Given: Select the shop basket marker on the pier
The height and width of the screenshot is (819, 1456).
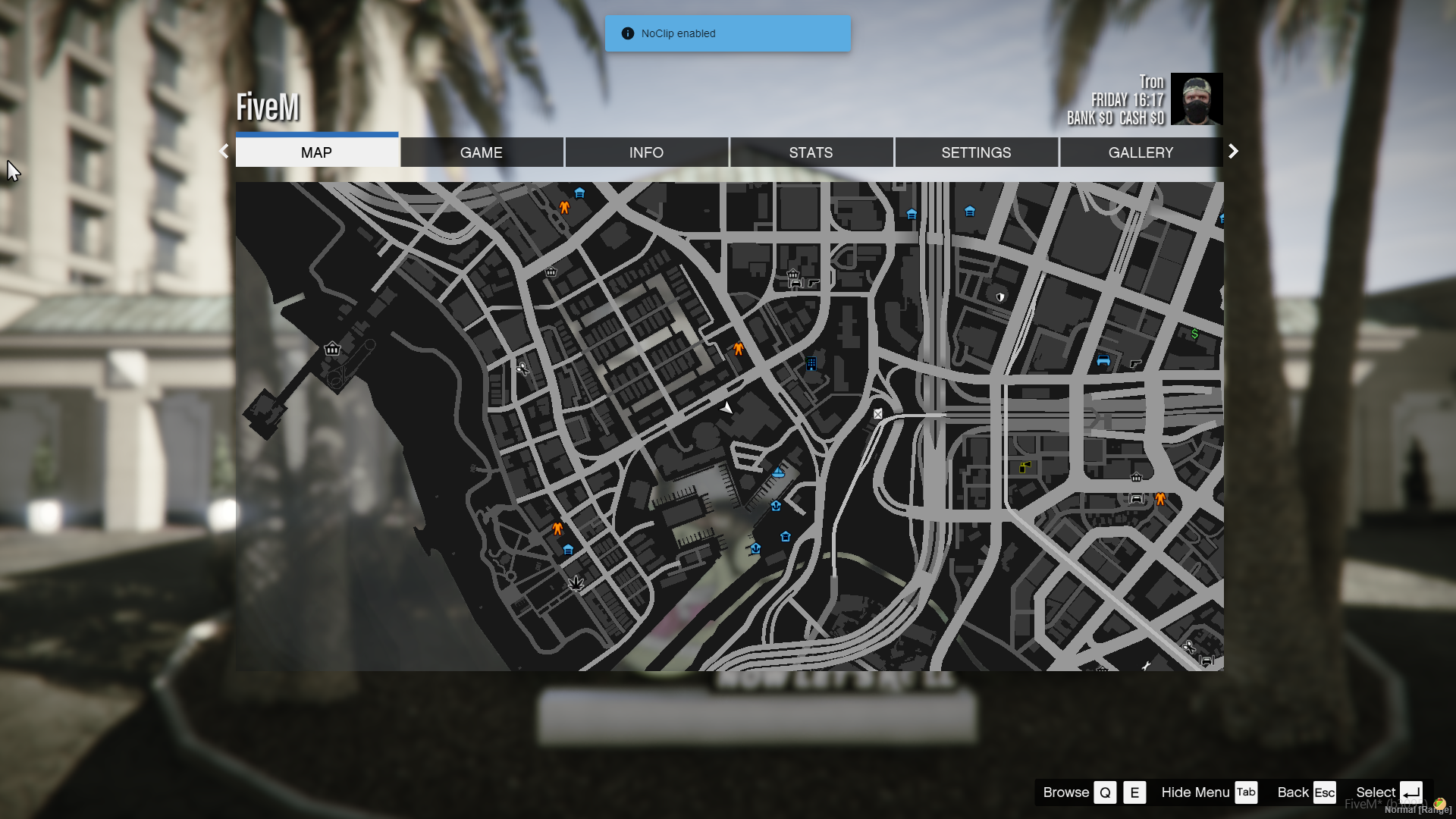Looking at the screenshot, I should (x=332, y=349).
